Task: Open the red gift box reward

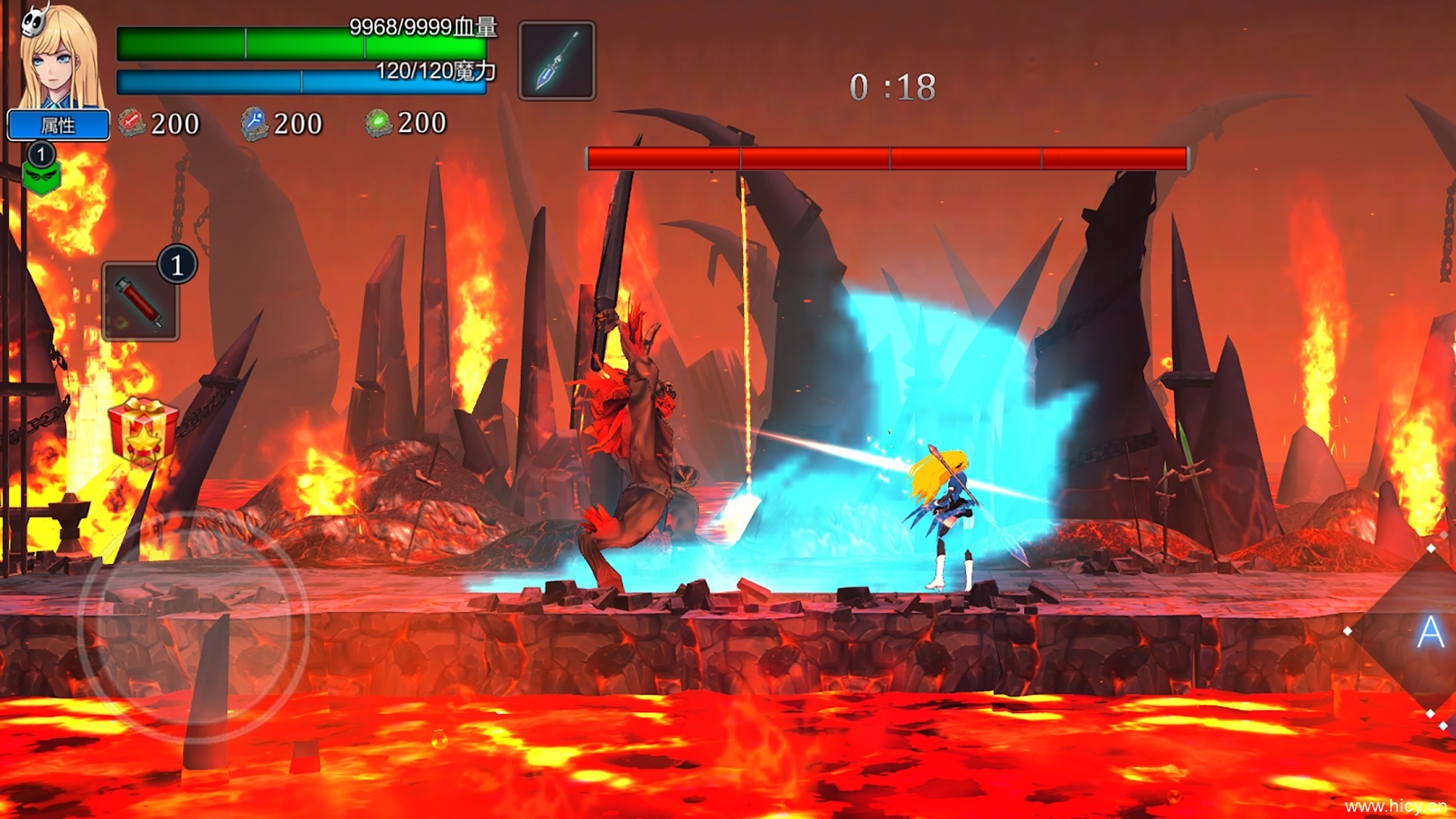Action: click(x=142, y=431)
